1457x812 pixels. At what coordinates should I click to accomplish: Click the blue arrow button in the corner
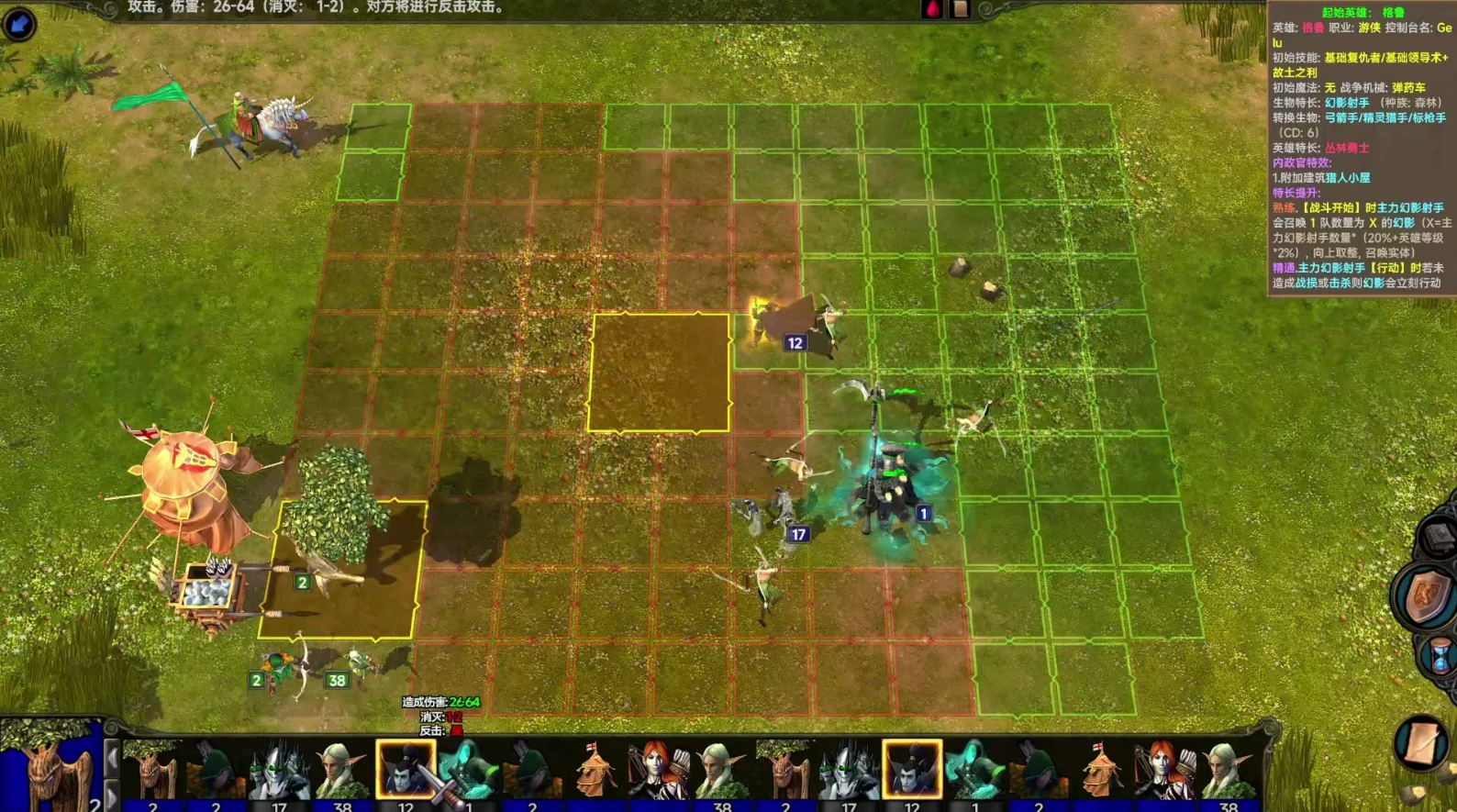(18, 23)
